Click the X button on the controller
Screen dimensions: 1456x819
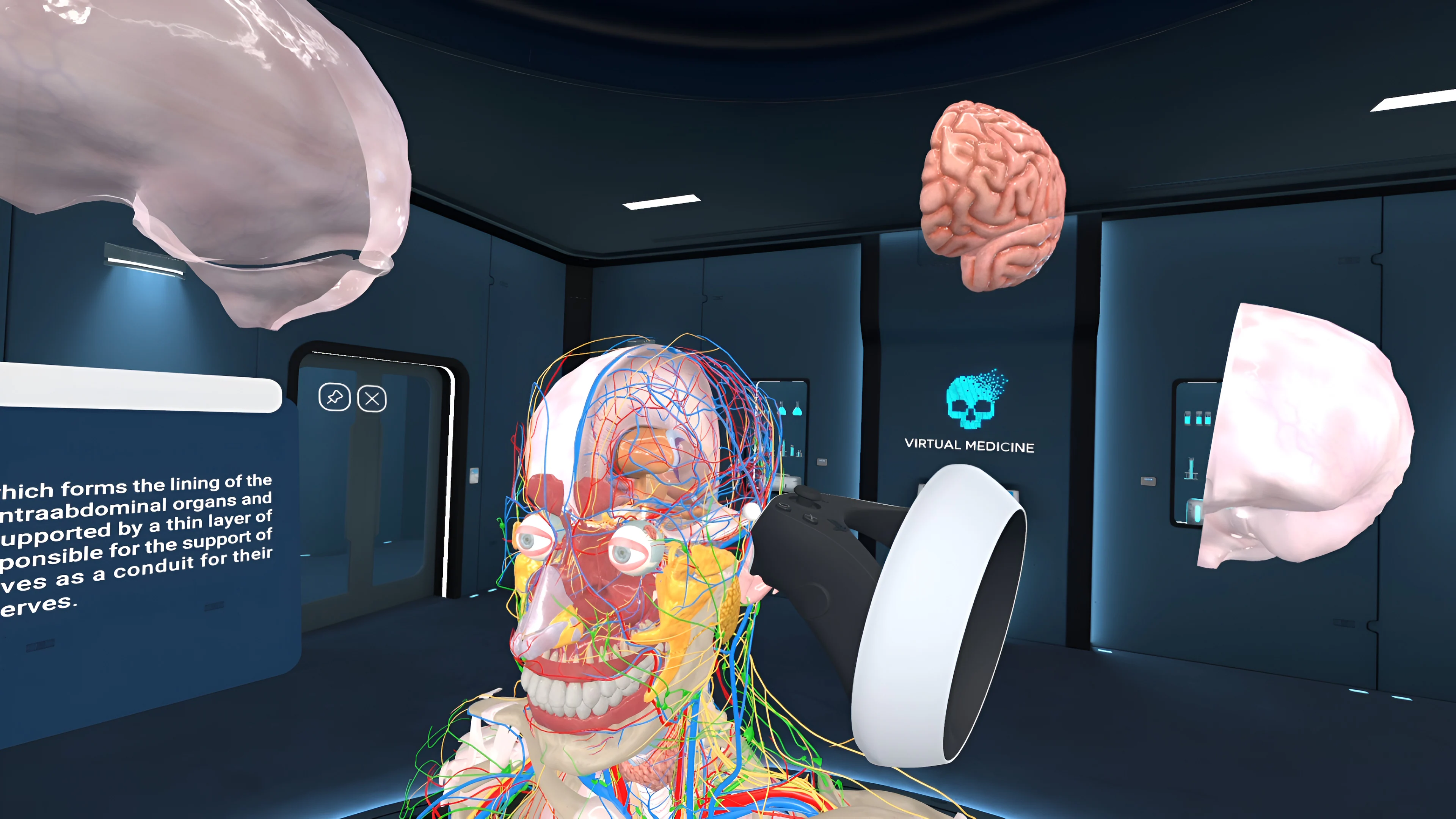pos(811,519)
